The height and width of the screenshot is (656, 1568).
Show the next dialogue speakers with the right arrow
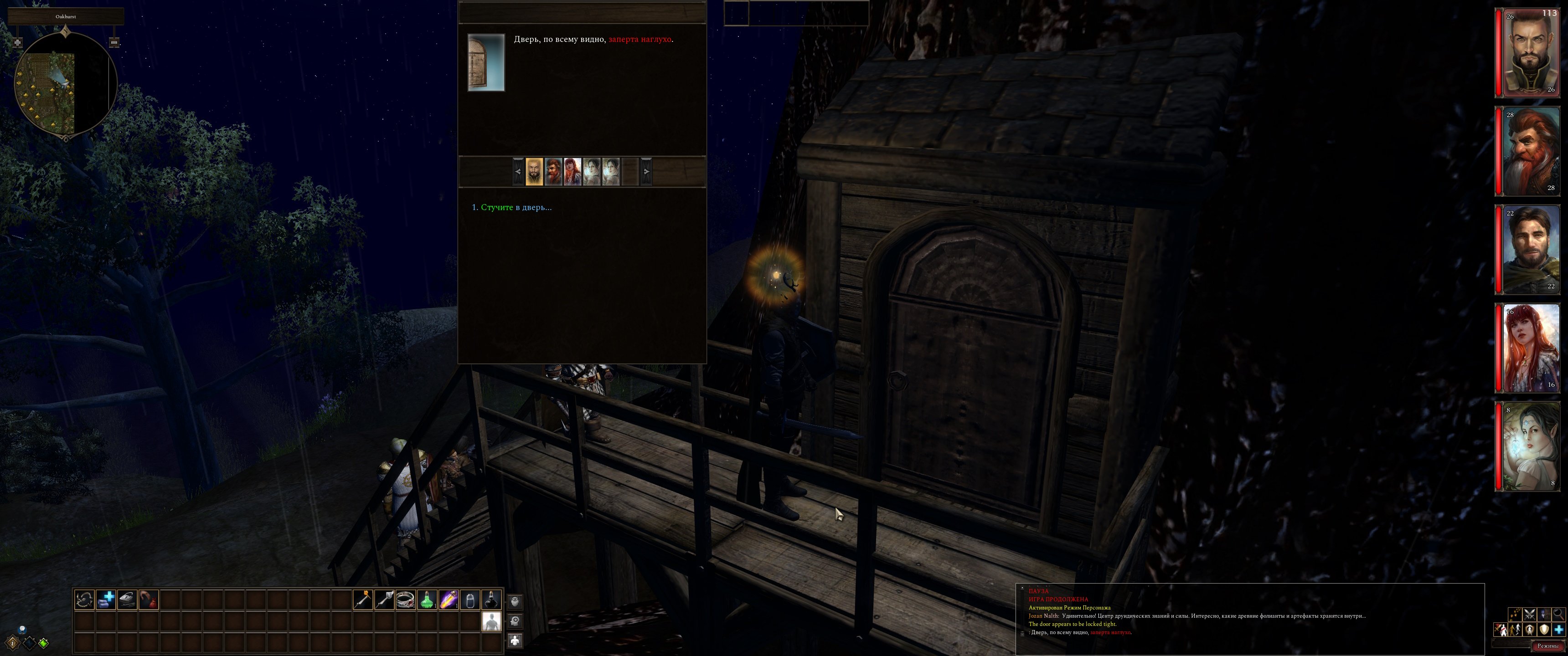646,172
